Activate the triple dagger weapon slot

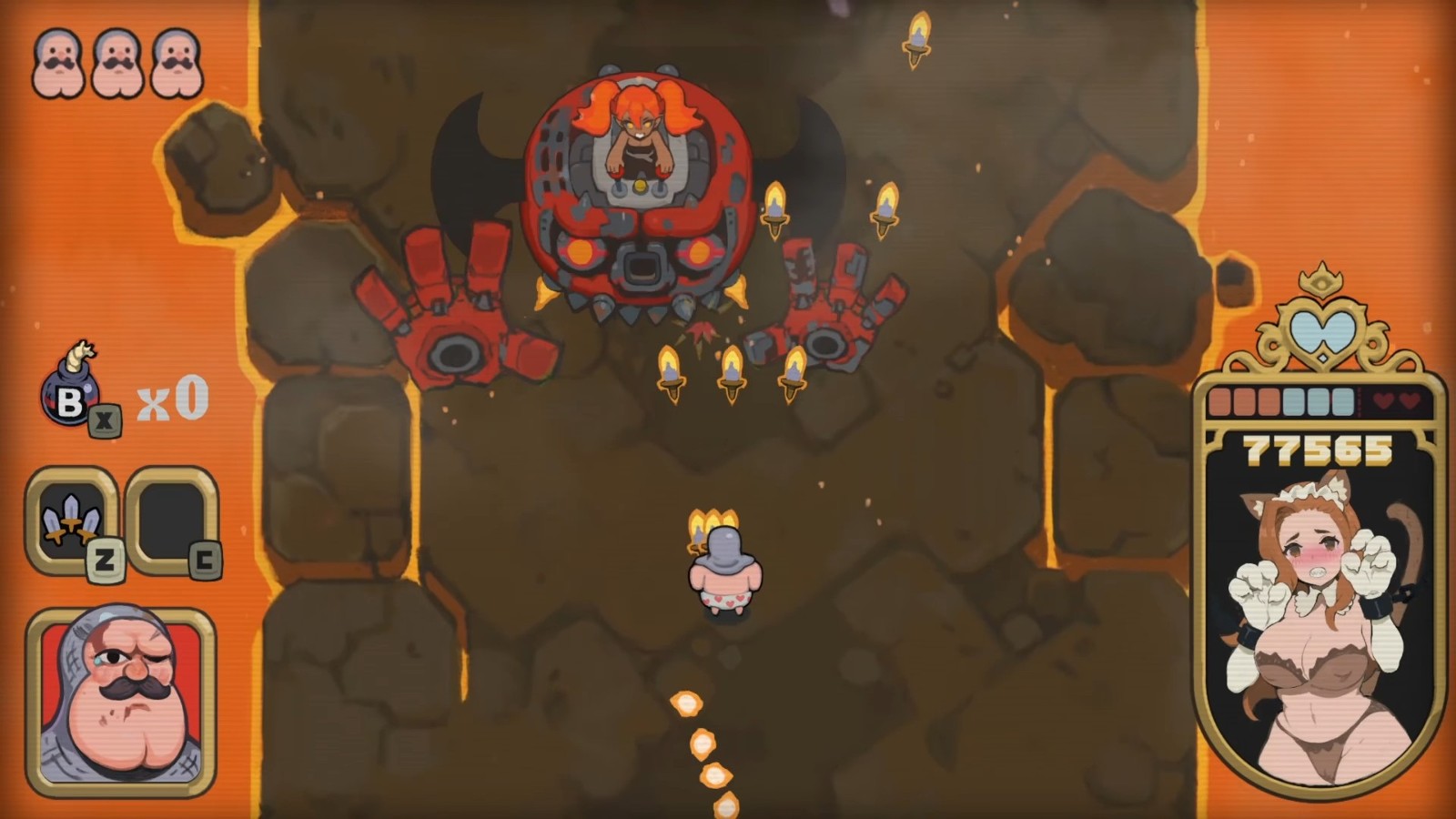72,518
